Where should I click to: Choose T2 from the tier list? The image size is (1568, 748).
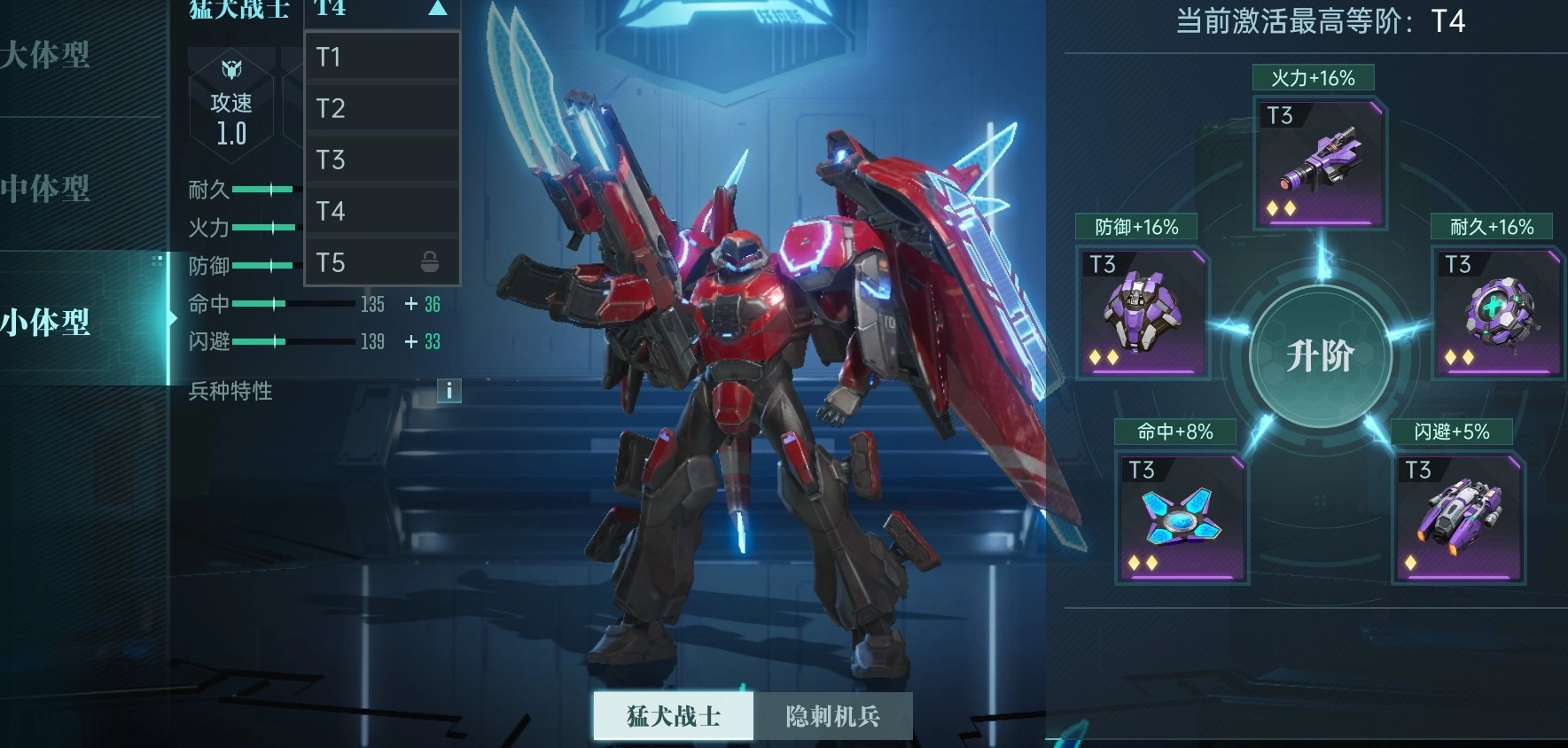(381, 109)
